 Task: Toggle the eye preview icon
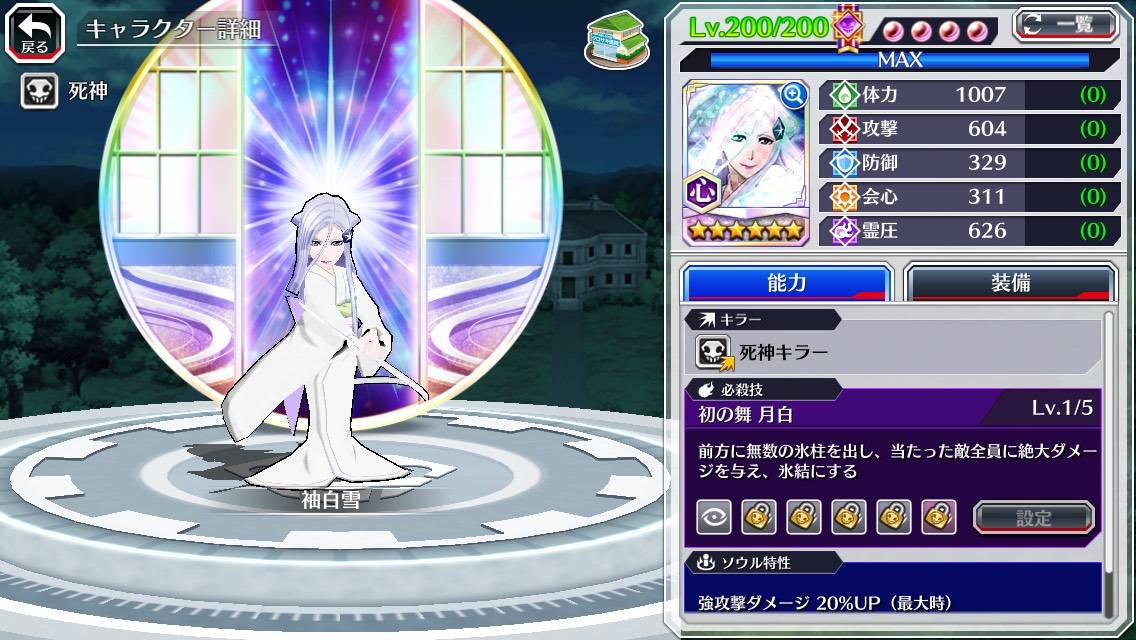point(713,517)
